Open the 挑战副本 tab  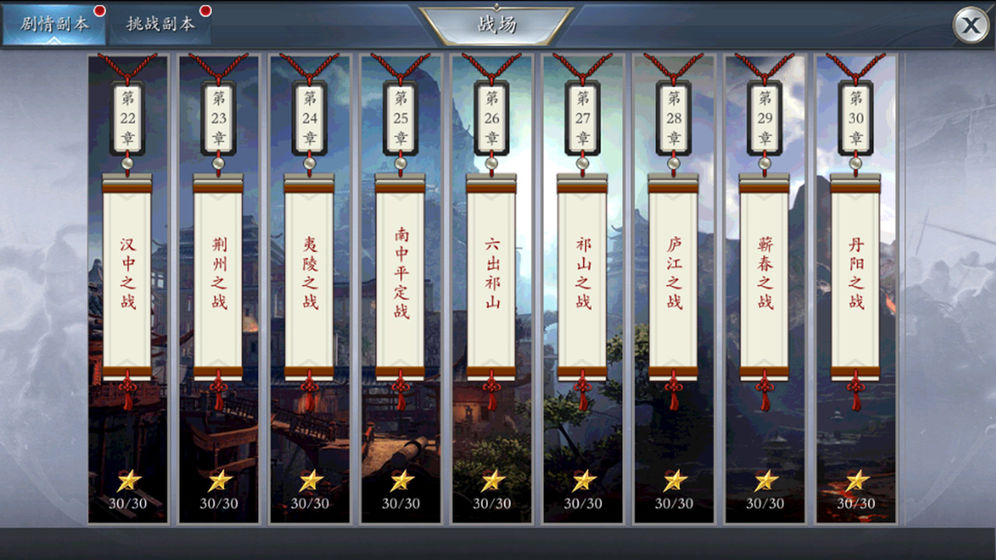click(160, 24)
